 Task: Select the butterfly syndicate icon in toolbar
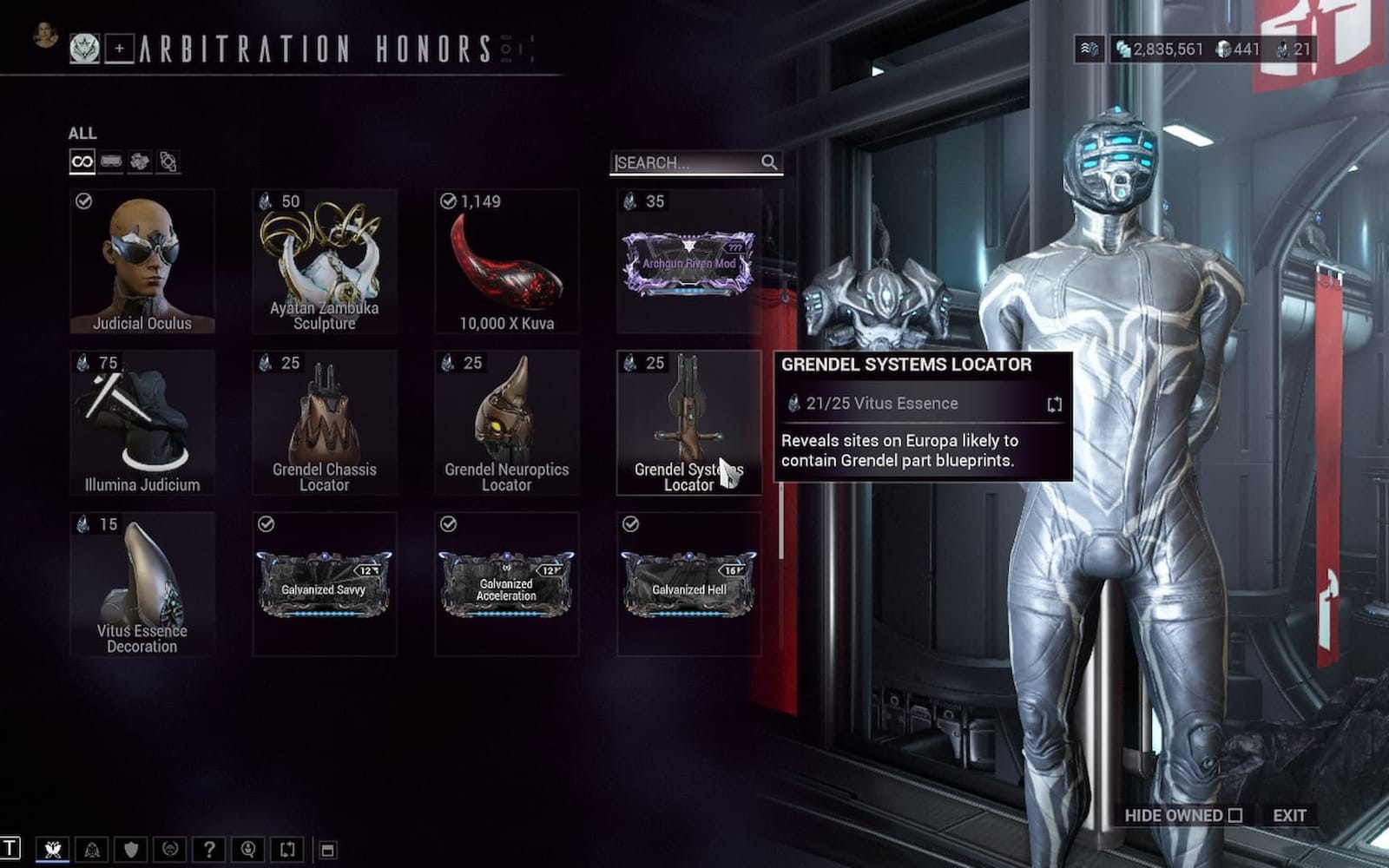pos(52,848)
